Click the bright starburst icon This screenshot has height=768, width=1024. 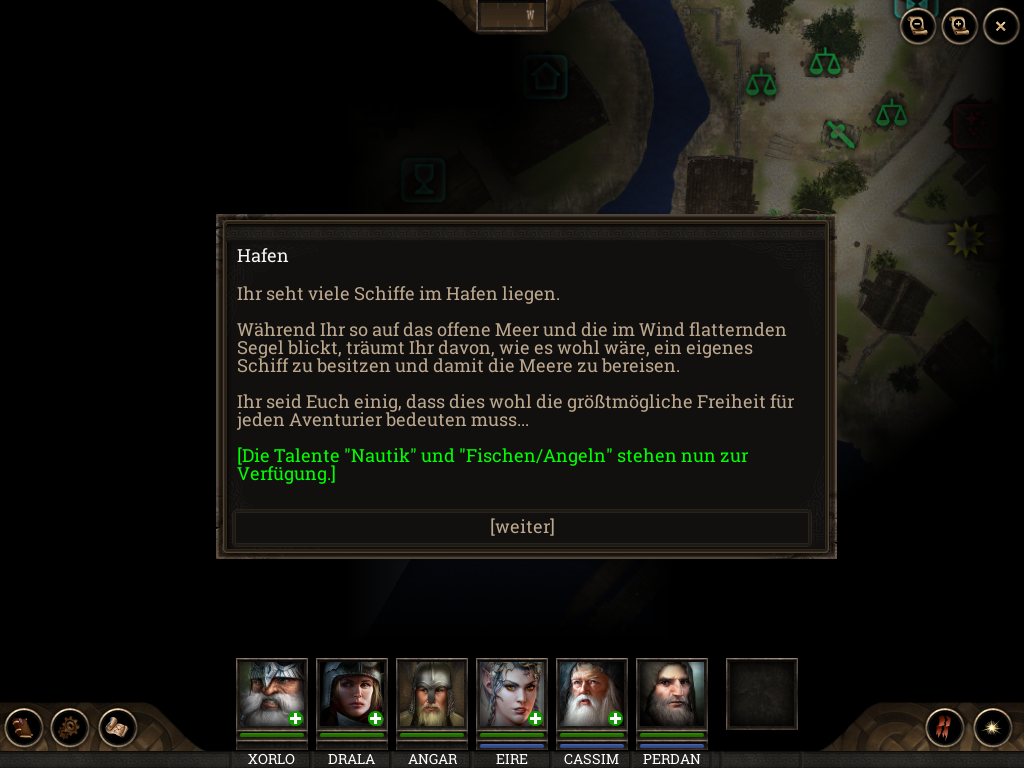point(992,728)
